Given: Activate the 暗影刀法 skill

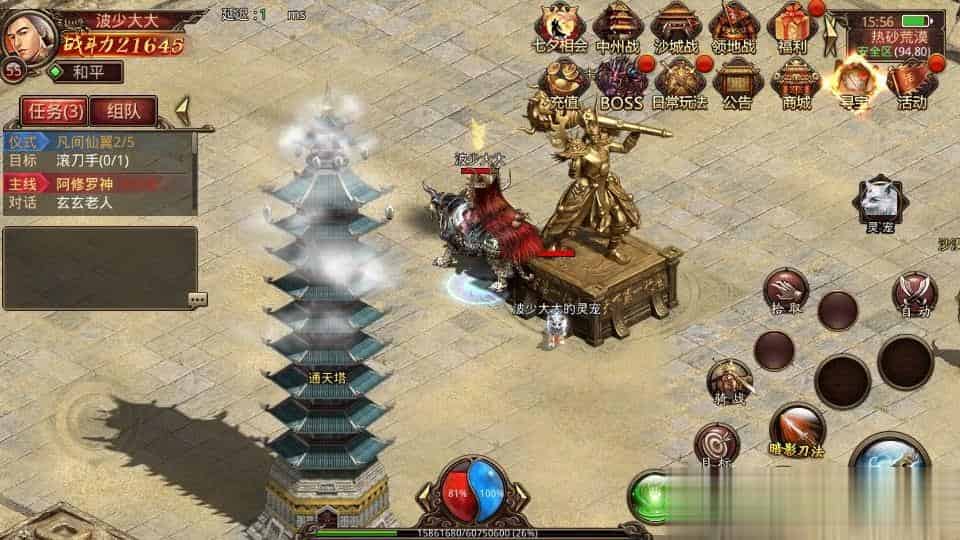Looking at the screenshot, I should point(796,428).
